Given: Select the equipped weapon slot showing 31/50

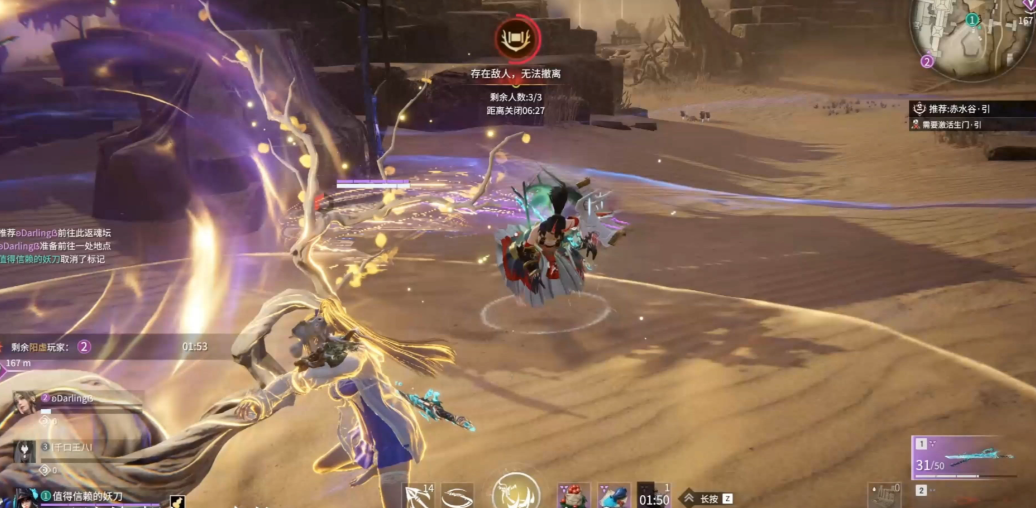Looking at the screenshot, I should click(x=970, y=458).
